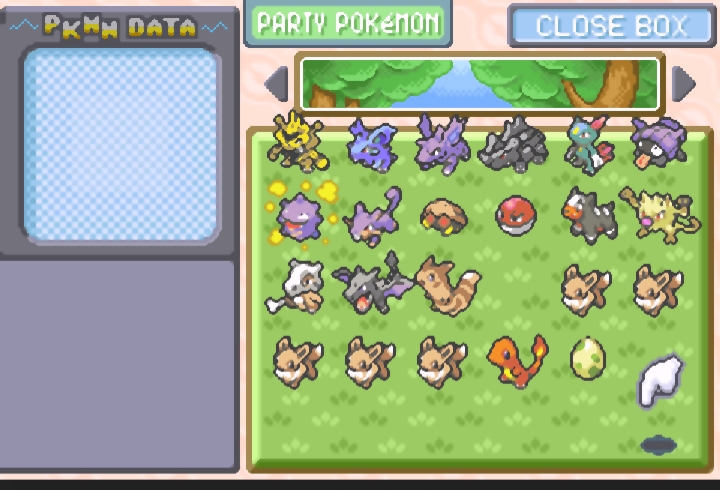Image resolution: width=720 pixels, height=490 pixels.
Task: Choose the purple Rattata
Action: click(369, 217)
